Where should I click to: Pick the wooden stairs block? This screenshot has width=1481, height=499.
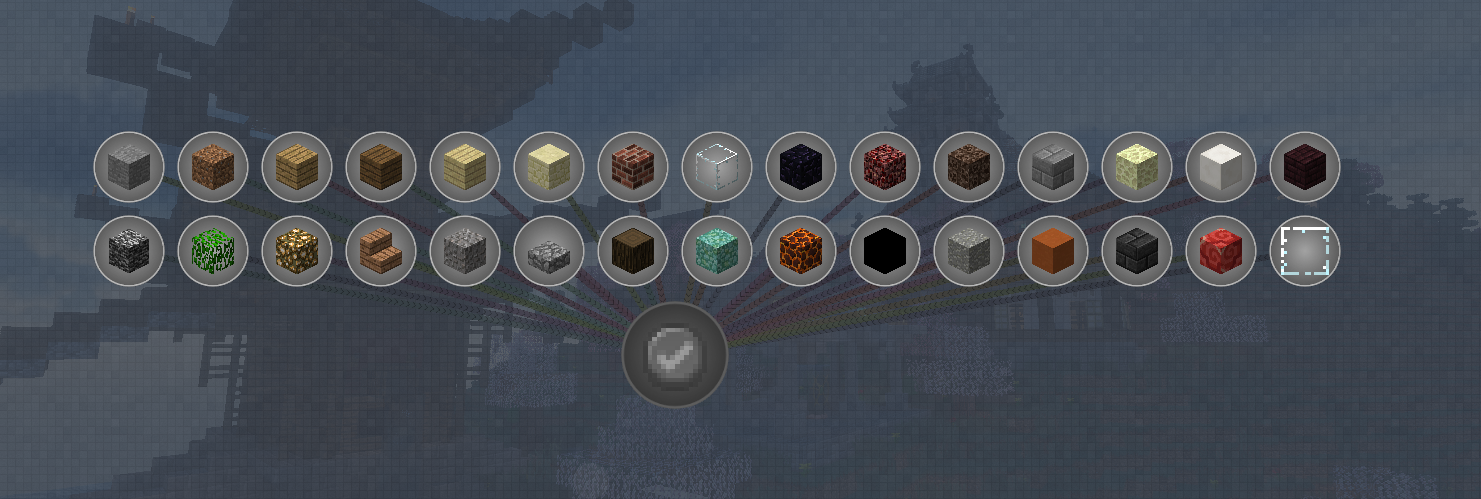point(381,251)
